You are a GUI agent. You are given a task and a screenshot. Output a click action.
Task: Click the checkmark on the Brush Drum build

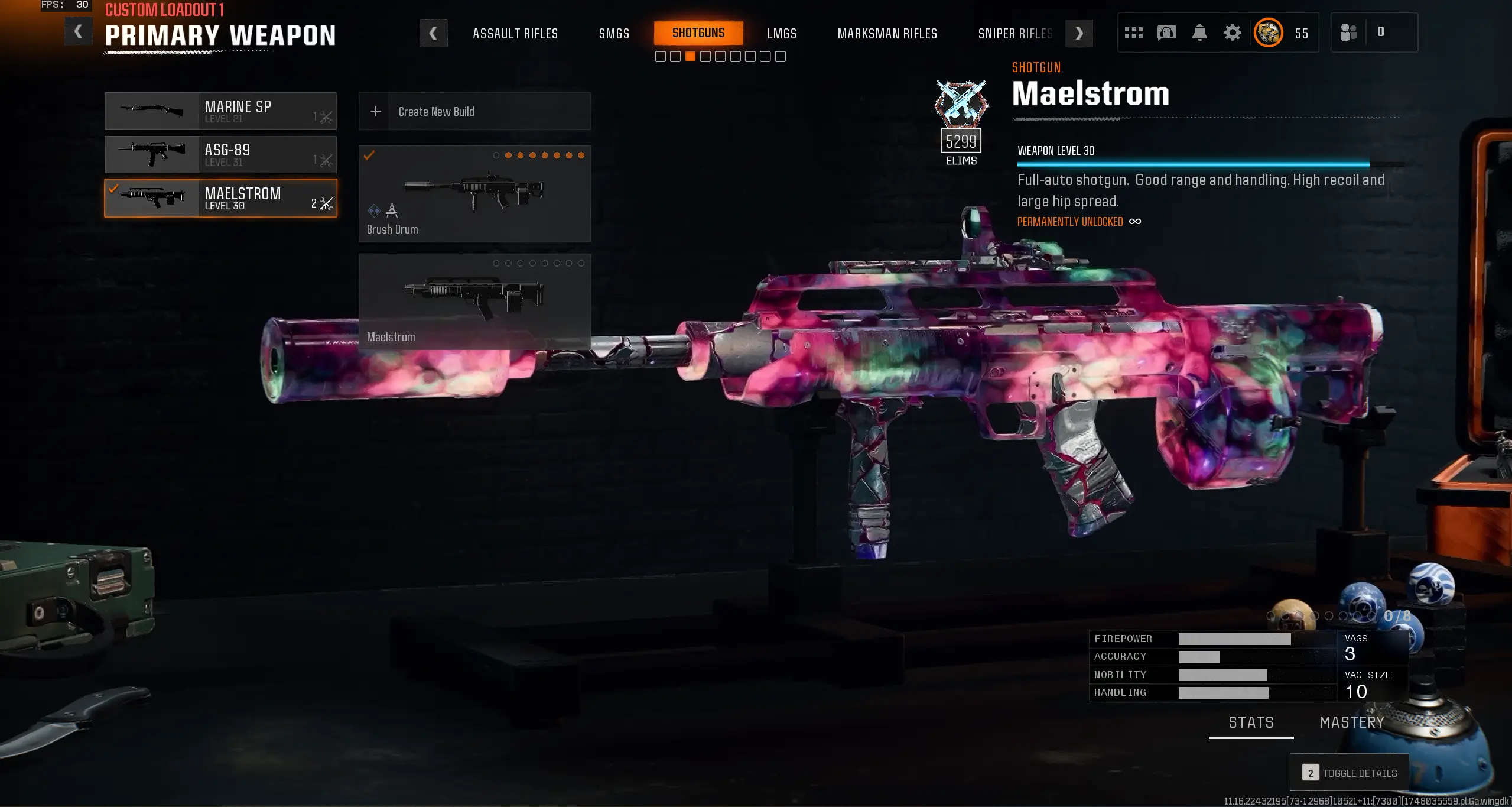(x=370, y=155)
